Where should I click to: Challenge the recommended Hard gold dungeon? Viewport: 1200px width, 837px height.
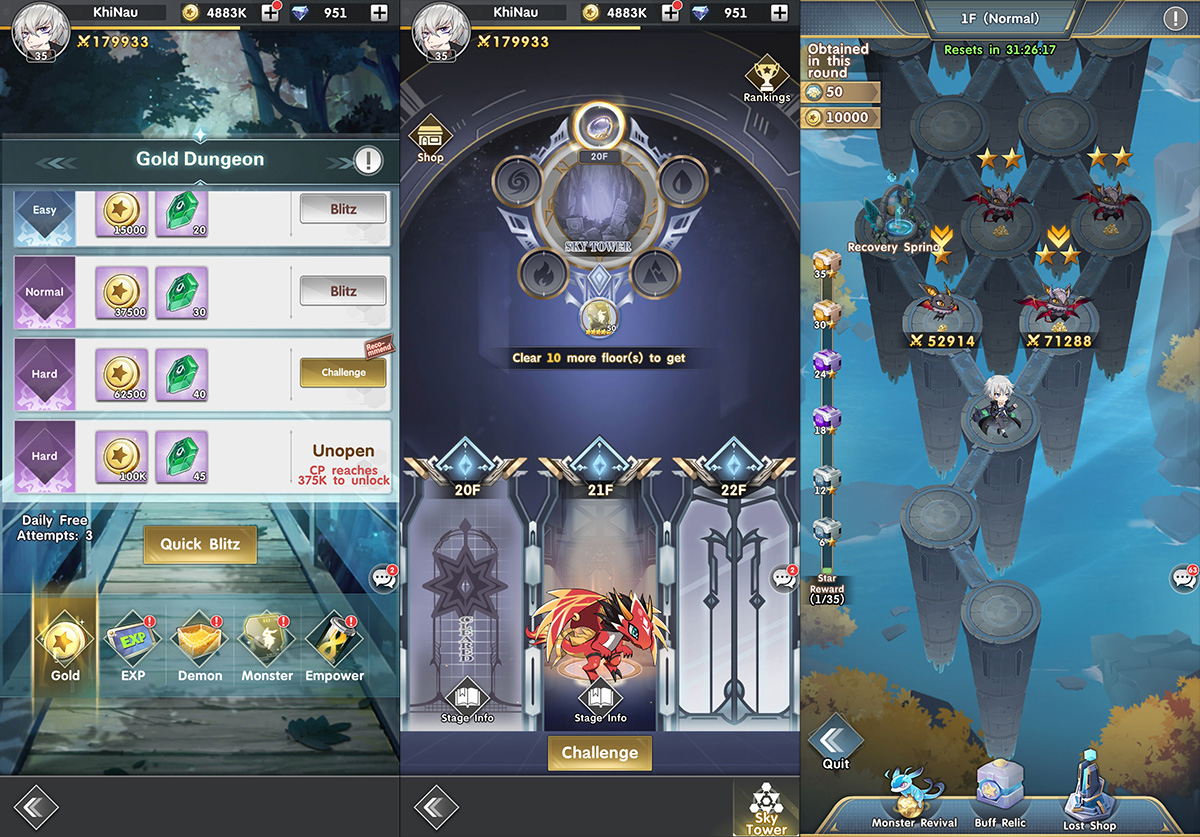(343, 373)
